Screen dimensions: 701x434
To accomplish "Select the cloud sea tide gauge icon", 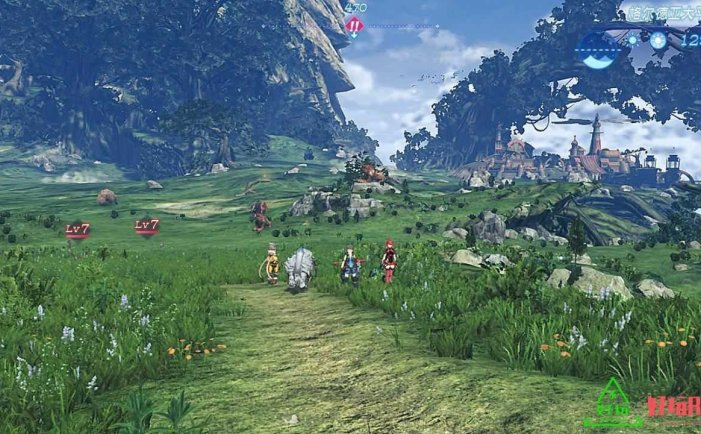I will coord(600,49).
